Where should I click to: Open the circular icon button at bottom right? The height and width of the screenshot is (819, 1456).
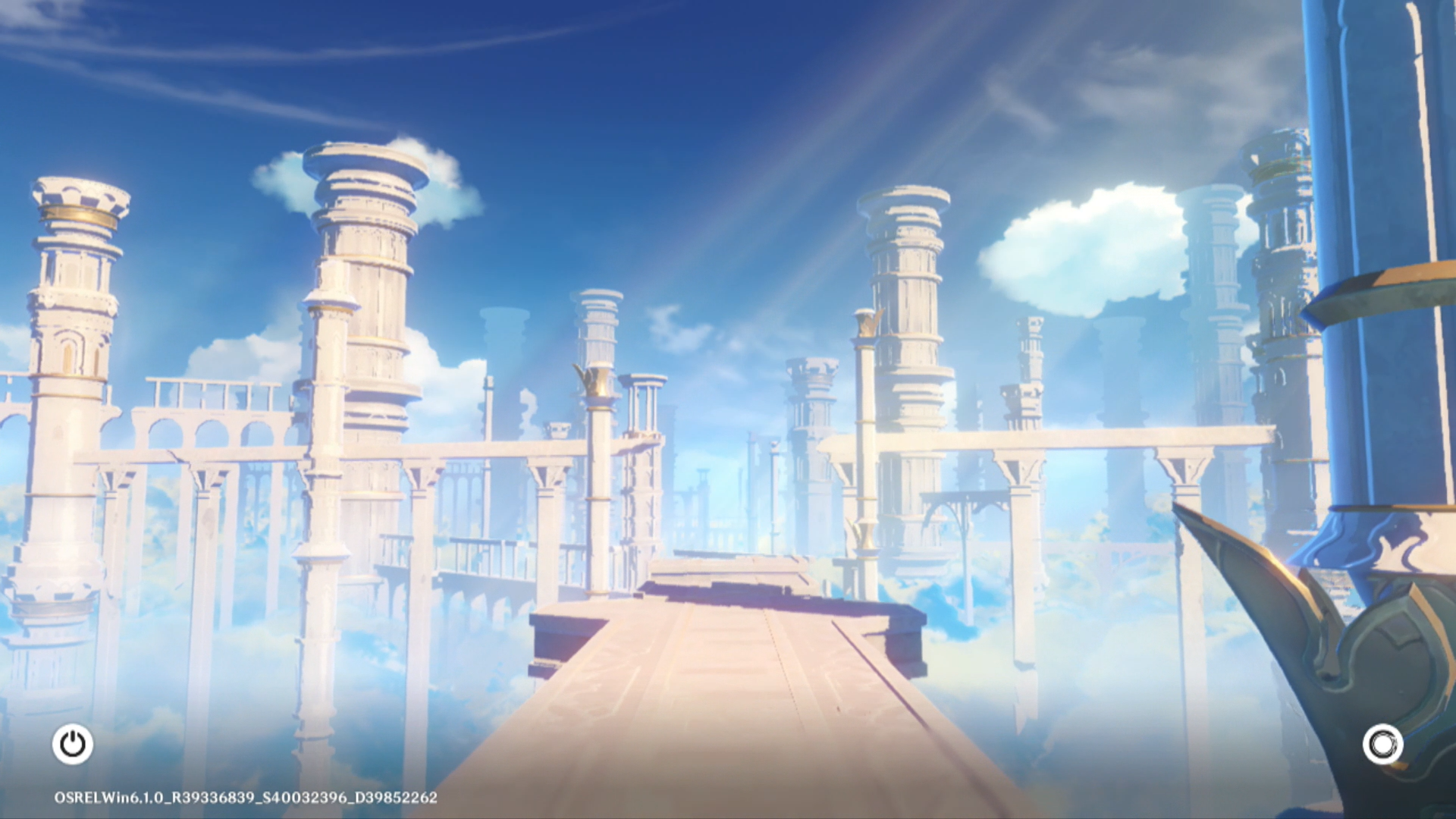[1382, 744]
